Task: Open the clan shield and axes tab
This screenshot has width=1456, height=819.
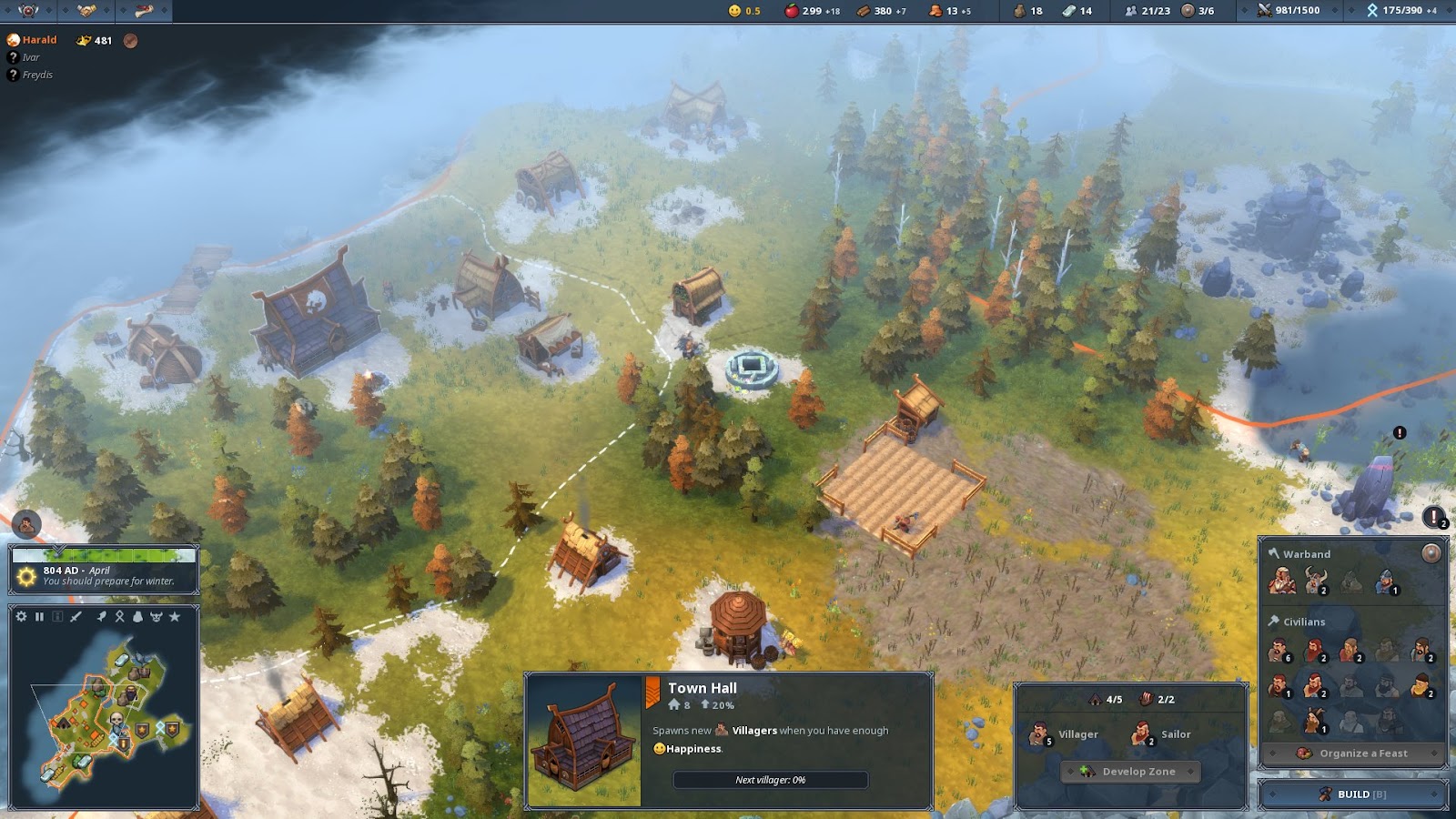Action: click(28, 11)
